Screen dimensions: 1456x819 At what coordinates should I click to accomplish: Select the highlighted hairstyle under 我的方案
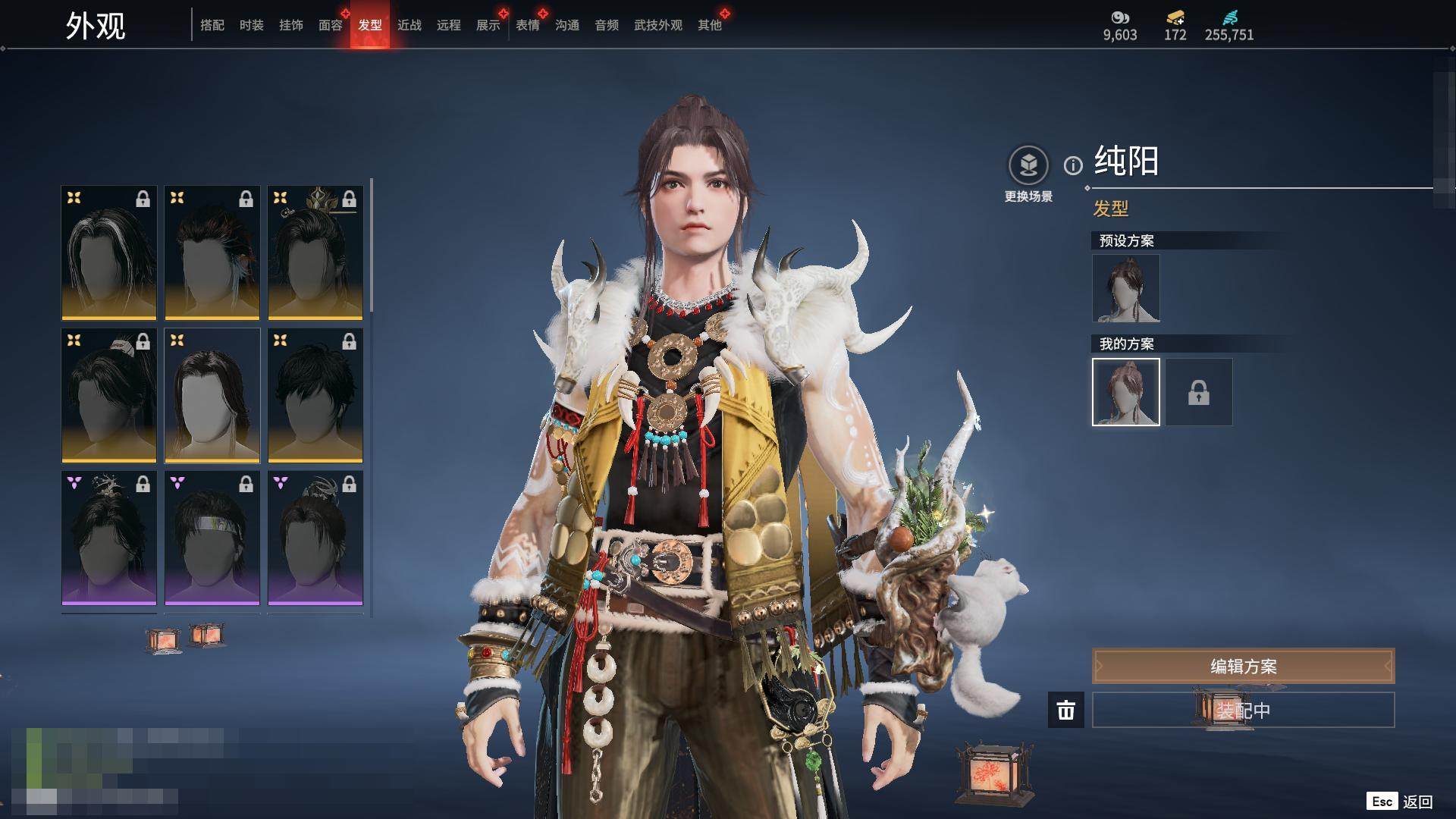click(x=1126, y=392)
